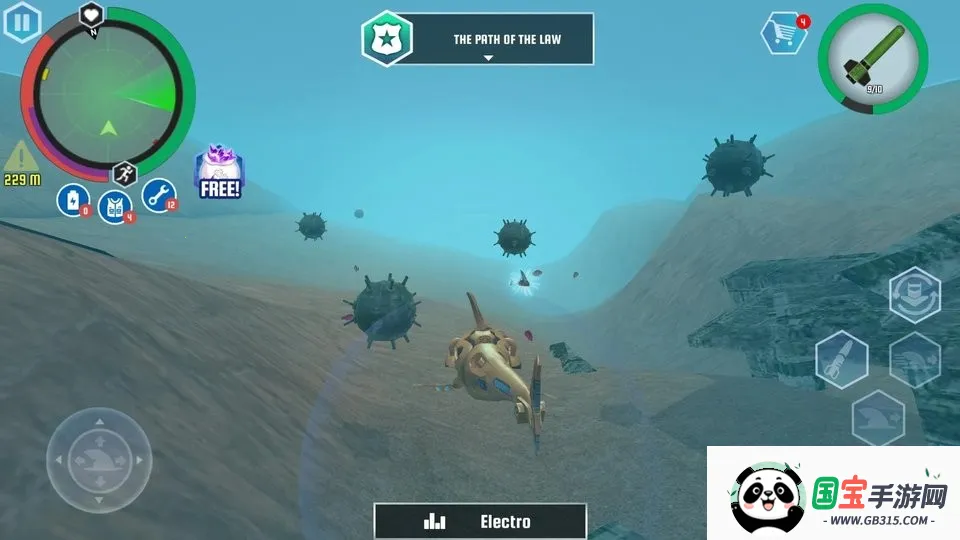Tap the running man sprint icon
The height and width of the screenshot is (540, 960).
(x=124, y=173)
